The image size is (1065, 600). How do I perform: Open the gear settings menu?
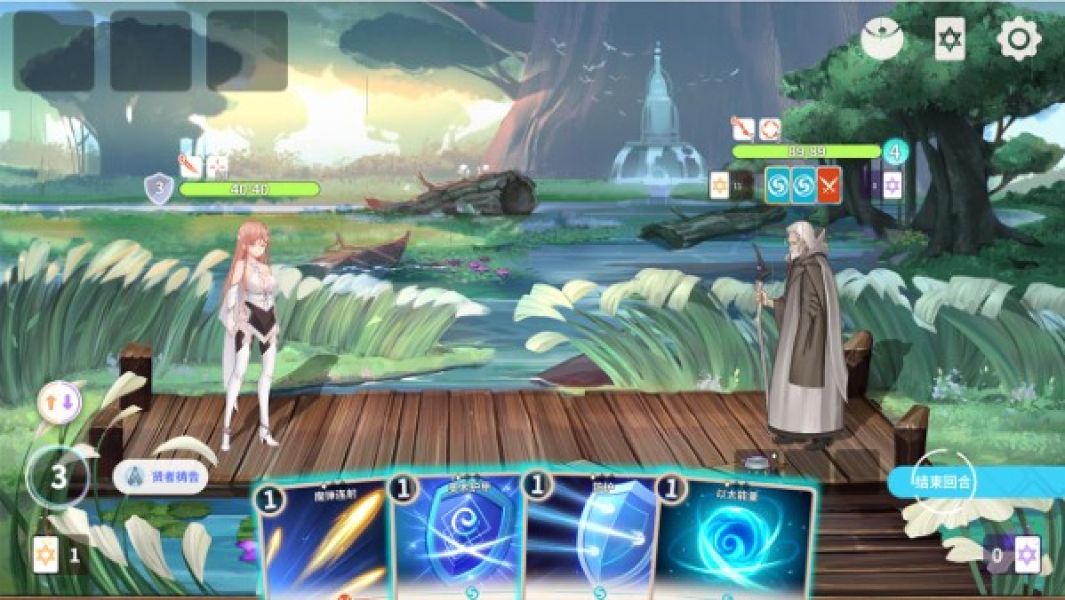coord(1019,39)
